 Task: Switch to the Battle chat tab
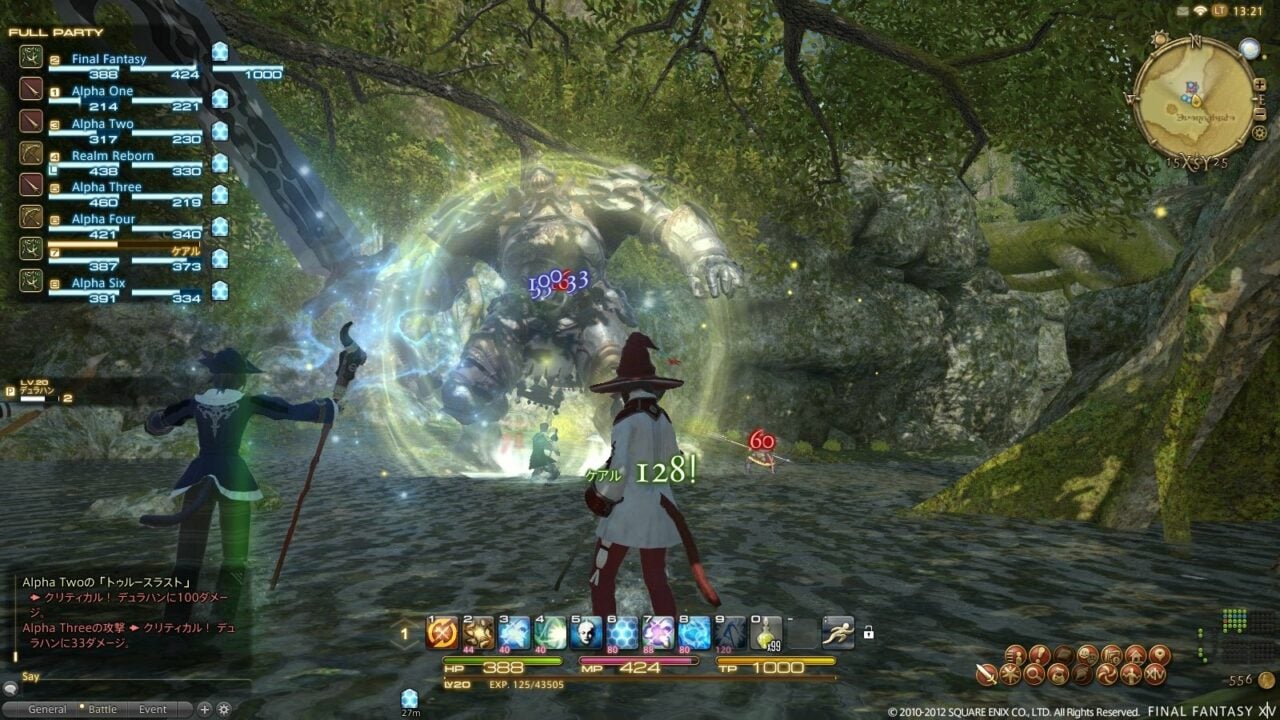click(x=102, y=708)
